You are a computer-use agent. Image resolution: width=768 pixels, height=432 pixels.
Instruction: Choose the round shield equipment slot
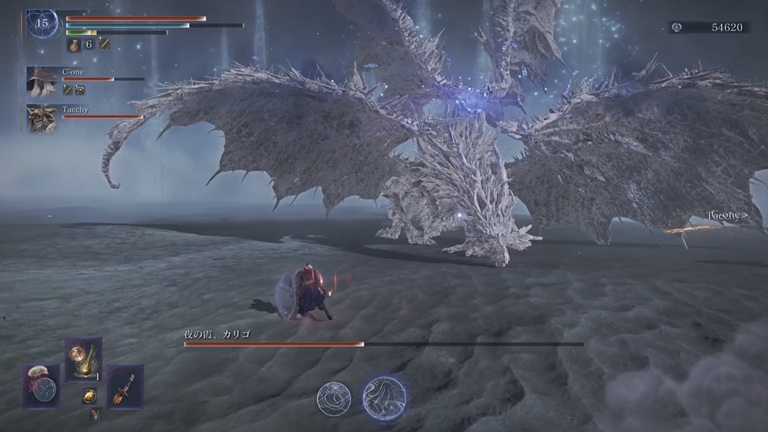pyautogui.click(x=42, y=386)
